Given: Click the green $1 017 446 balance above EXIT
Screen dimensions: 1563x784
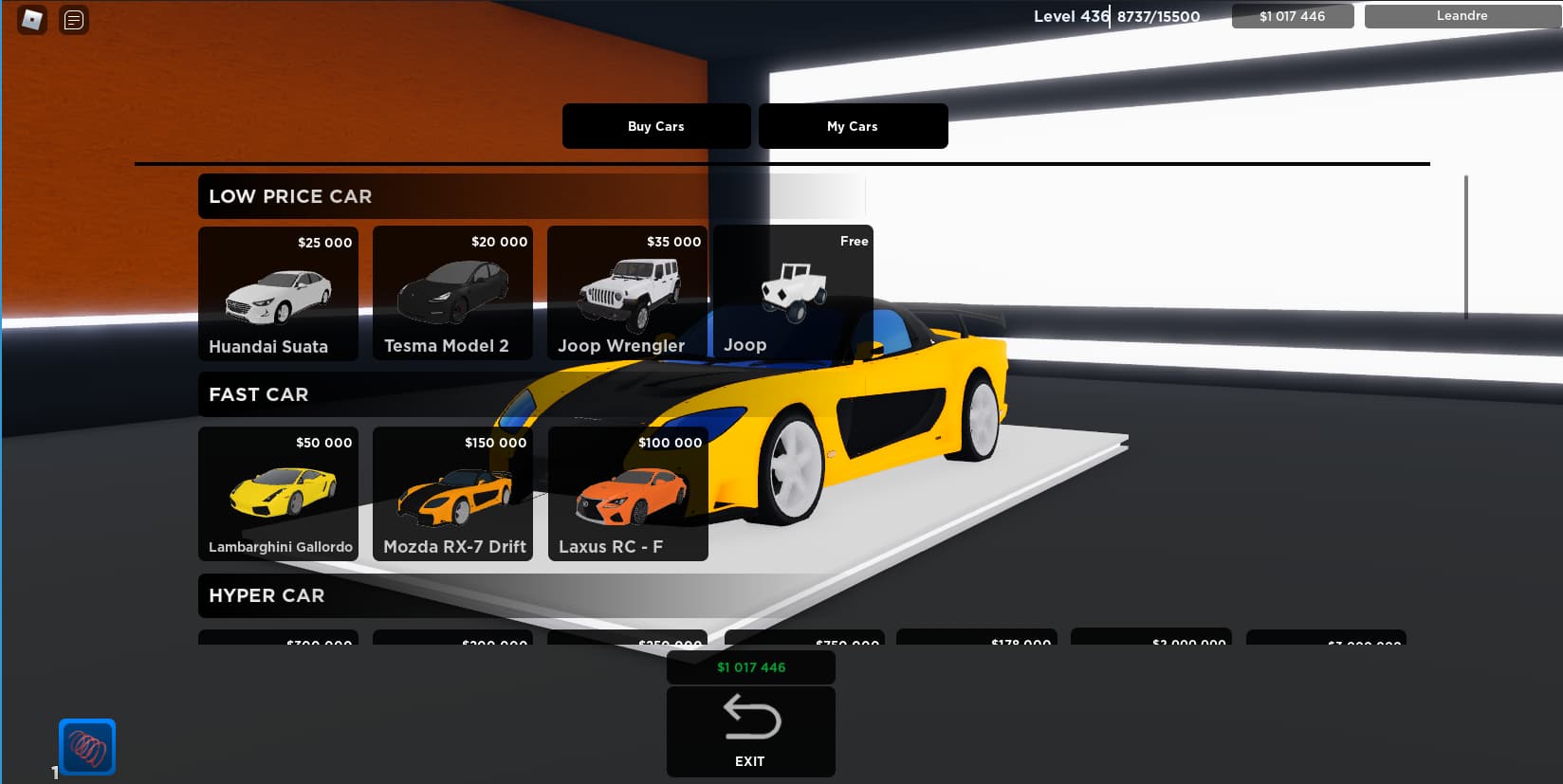Looking at the screenshot, I should (750, 666).
